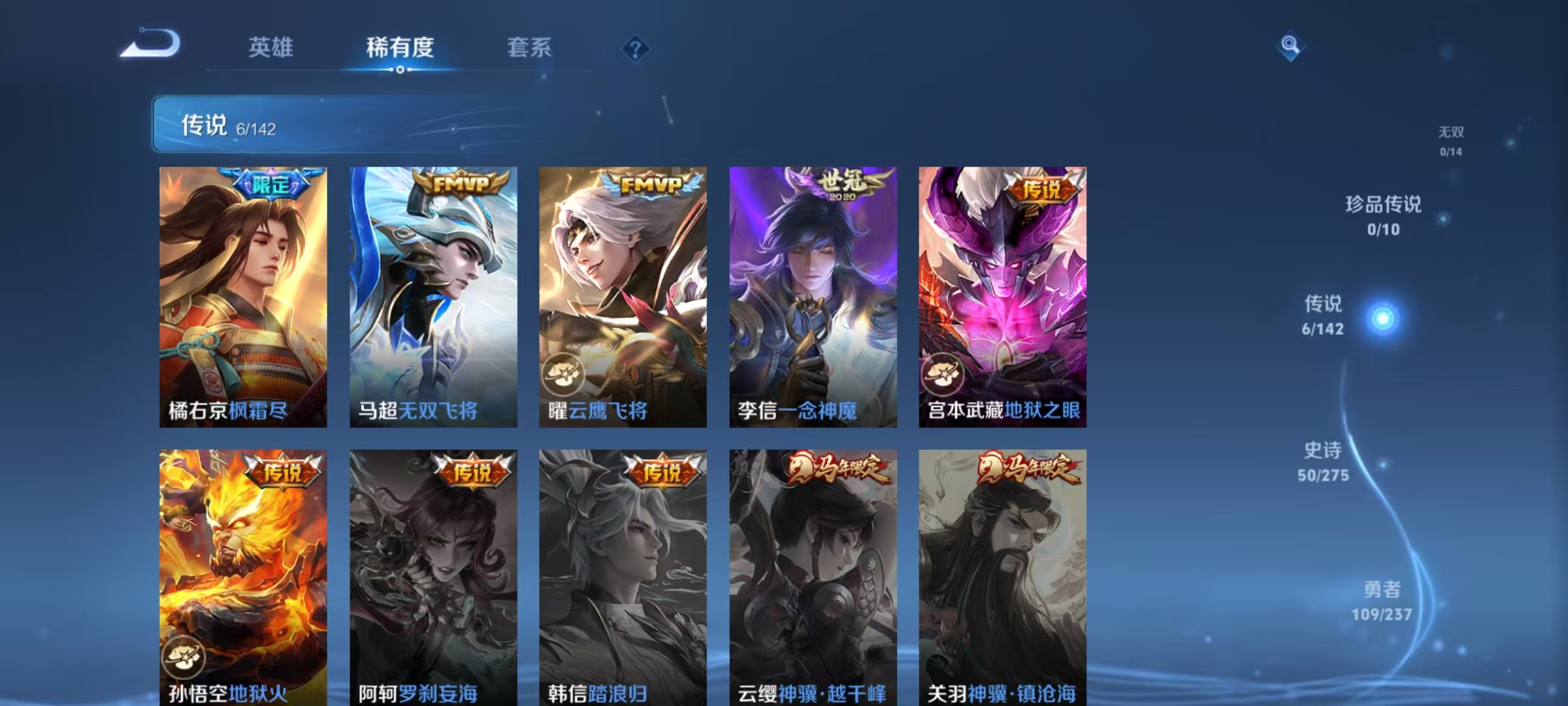
Task: Switch to the 英雄 tab
Action: tap(272, 48)
